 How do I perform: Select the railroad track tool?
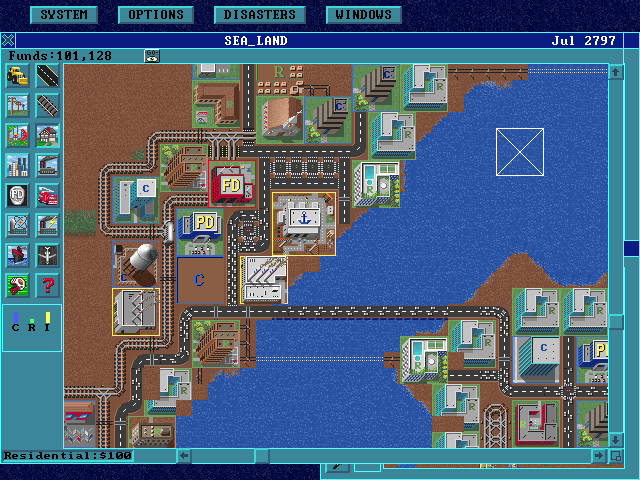[47, 105]
